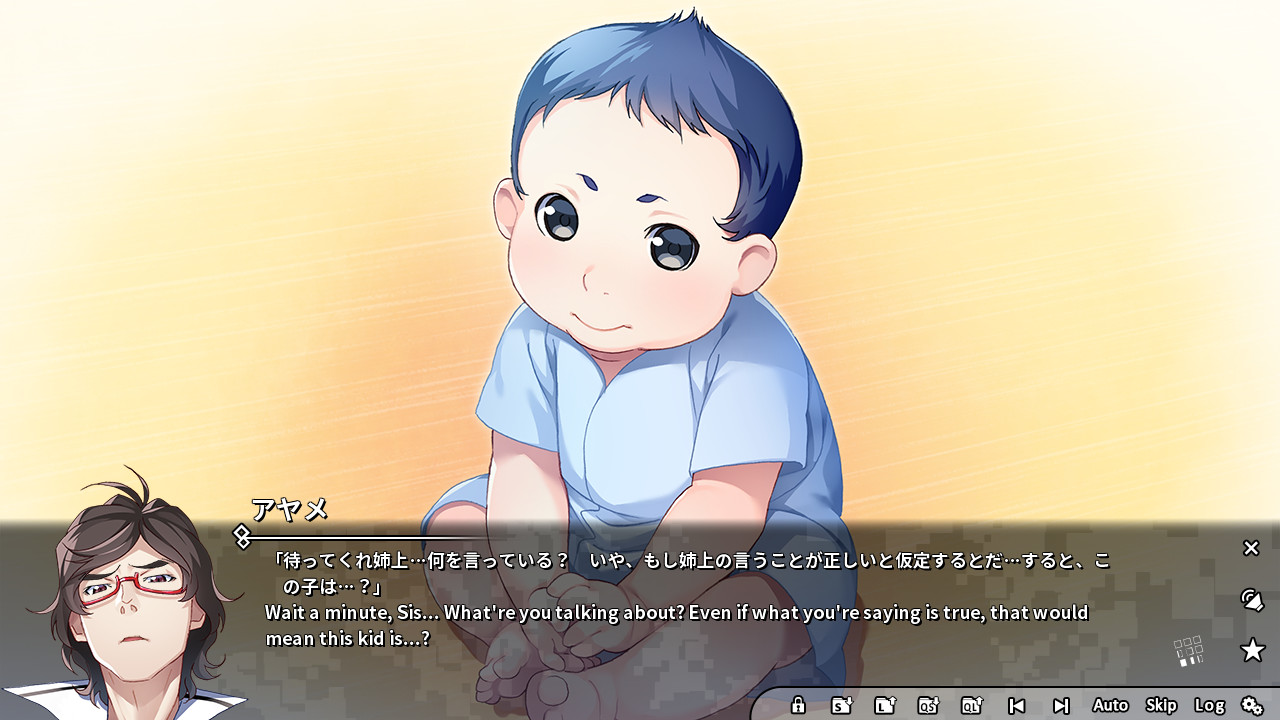This screenshot has width=1280, height=720.
Task: Select the padlock icon on the toolbar
Action: [798, 704]
